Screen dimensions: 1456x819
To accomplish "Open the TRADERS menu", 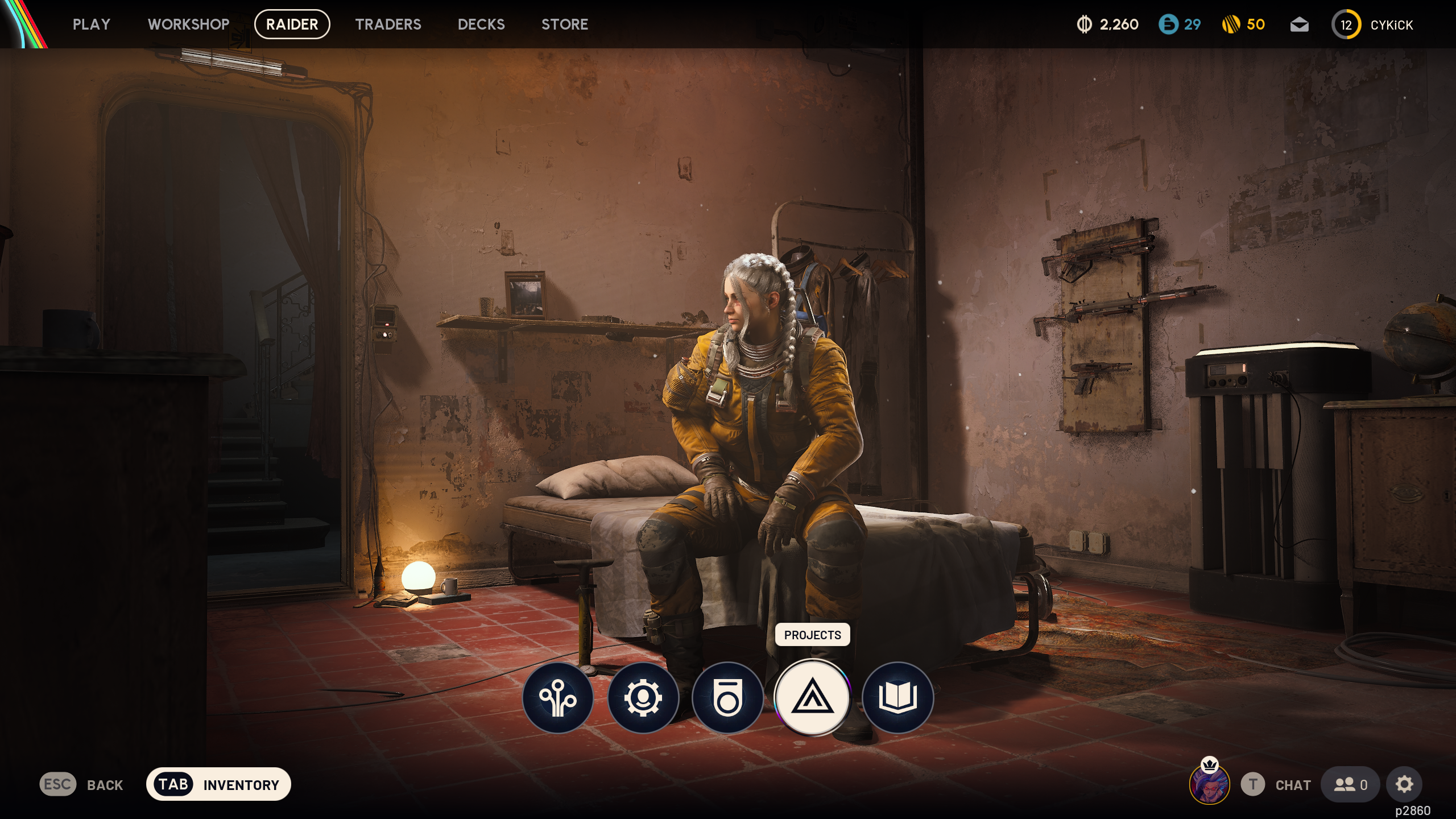I will [389, 24].
